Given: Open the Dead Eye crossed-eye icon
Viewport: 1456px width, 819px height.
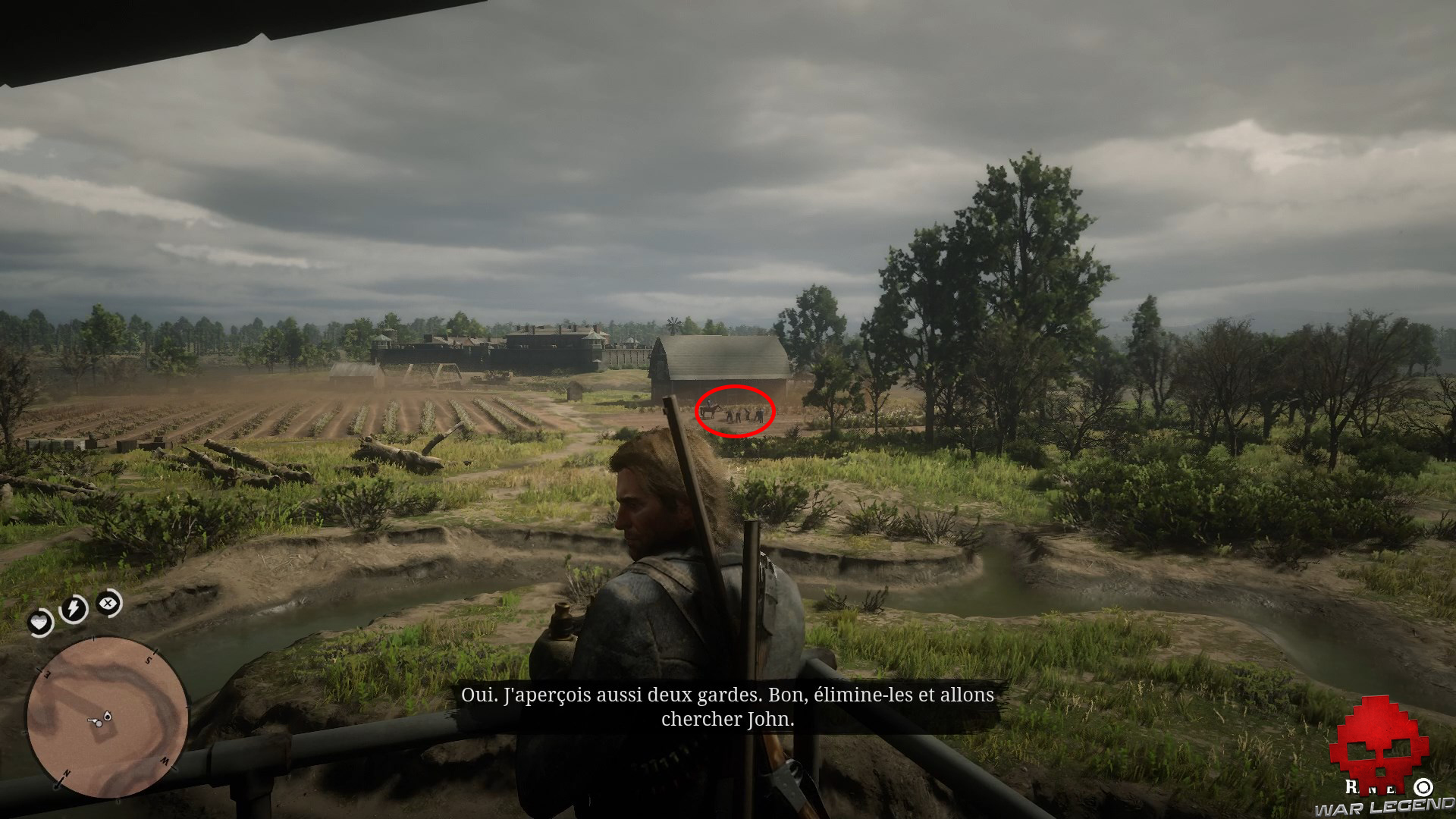Looking at the screenshot, I should 108,604.
